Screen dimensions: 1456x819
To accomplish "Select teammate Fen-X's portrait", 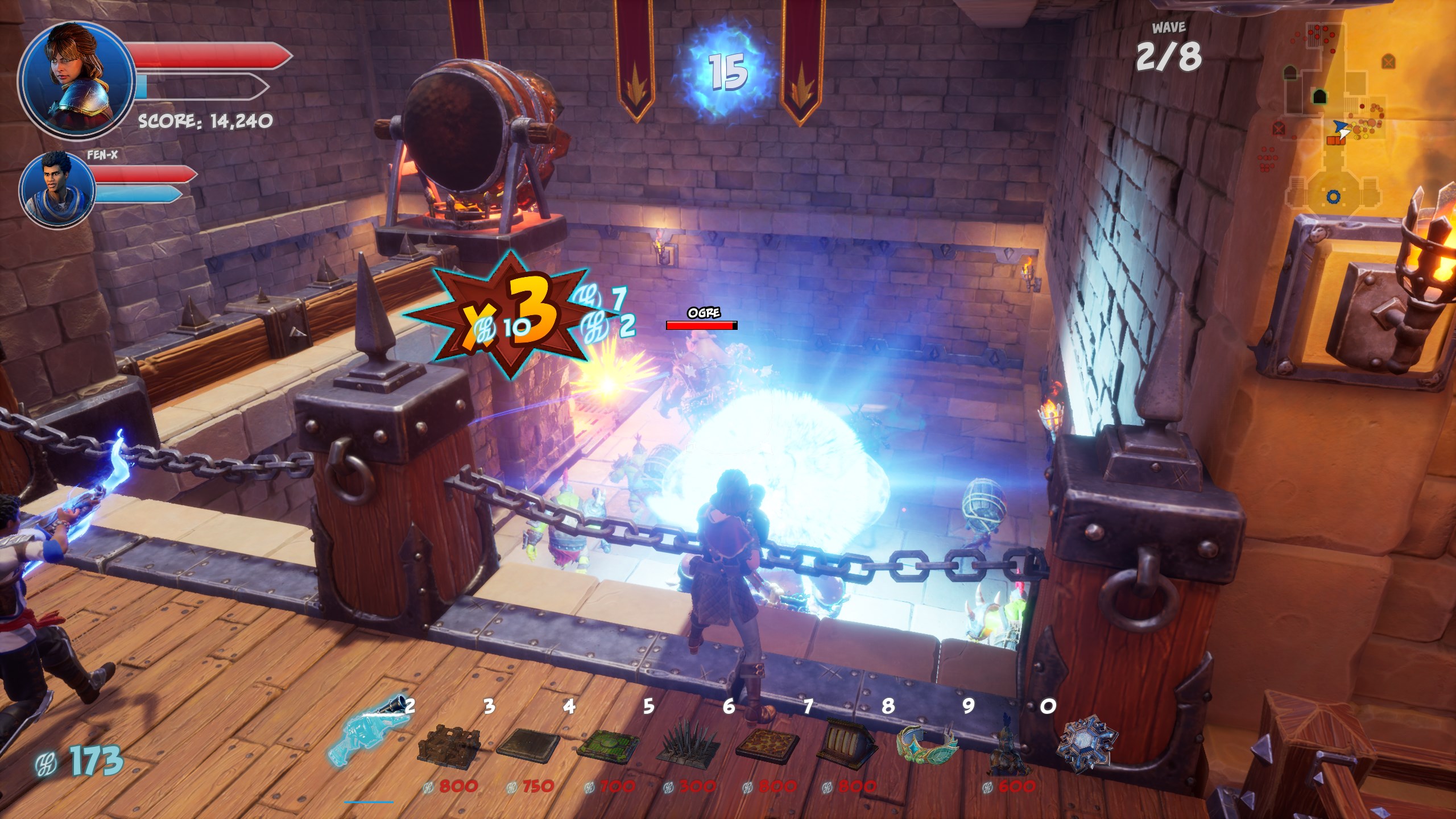I will click(x=57, y=188).
